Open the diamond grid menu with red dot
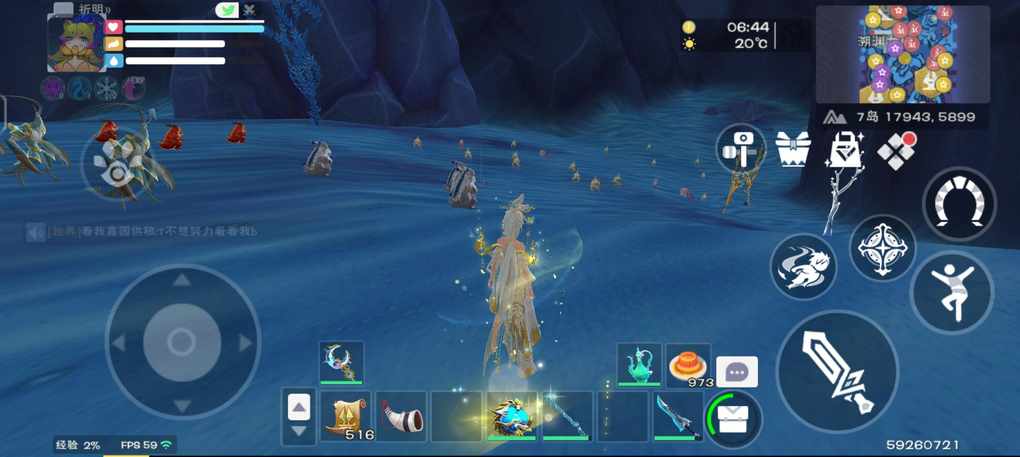1020x457 pixels. (896, 151)
